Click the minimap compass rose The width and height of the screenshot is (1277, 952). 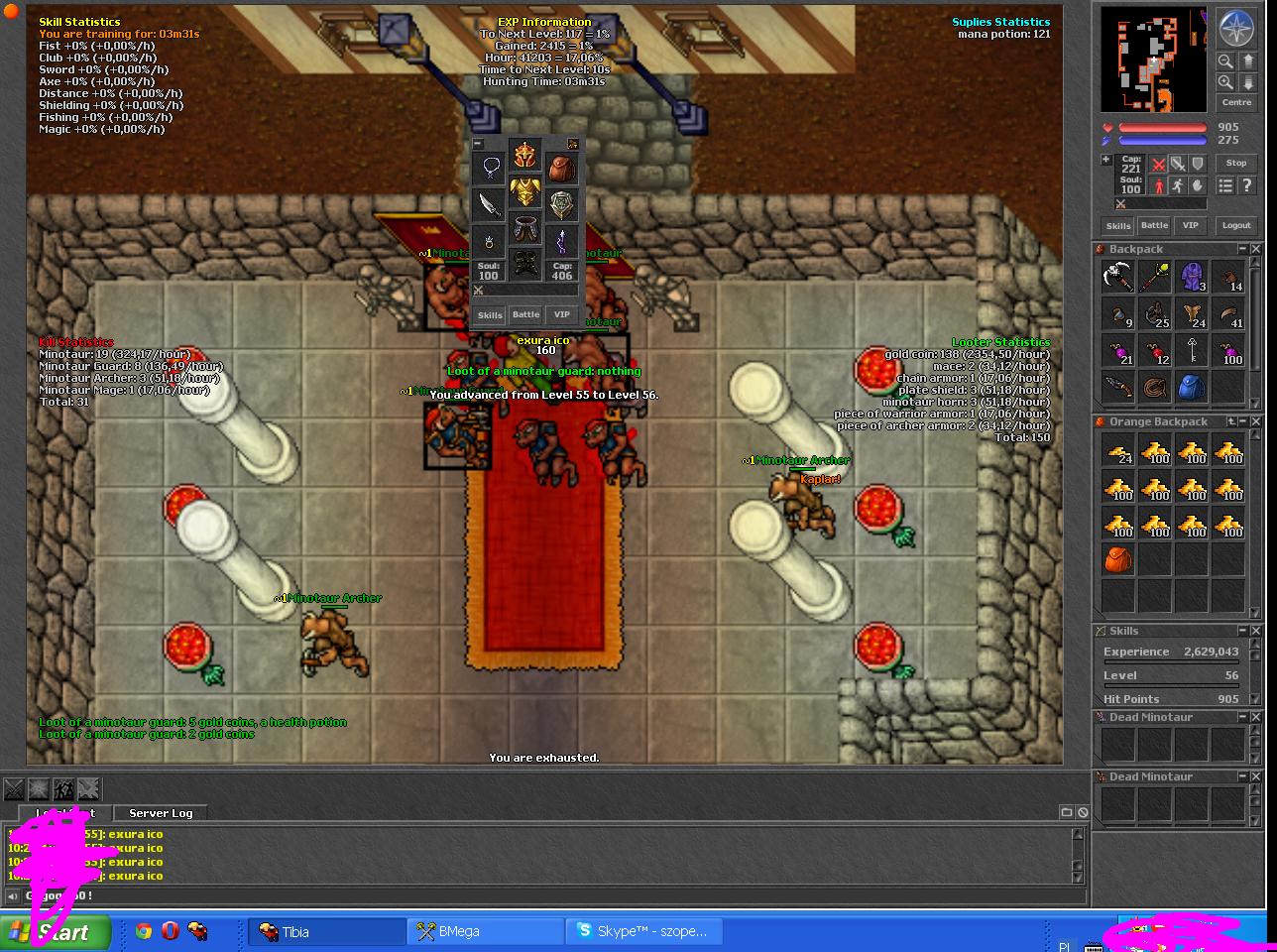[x=1235, y=30]
